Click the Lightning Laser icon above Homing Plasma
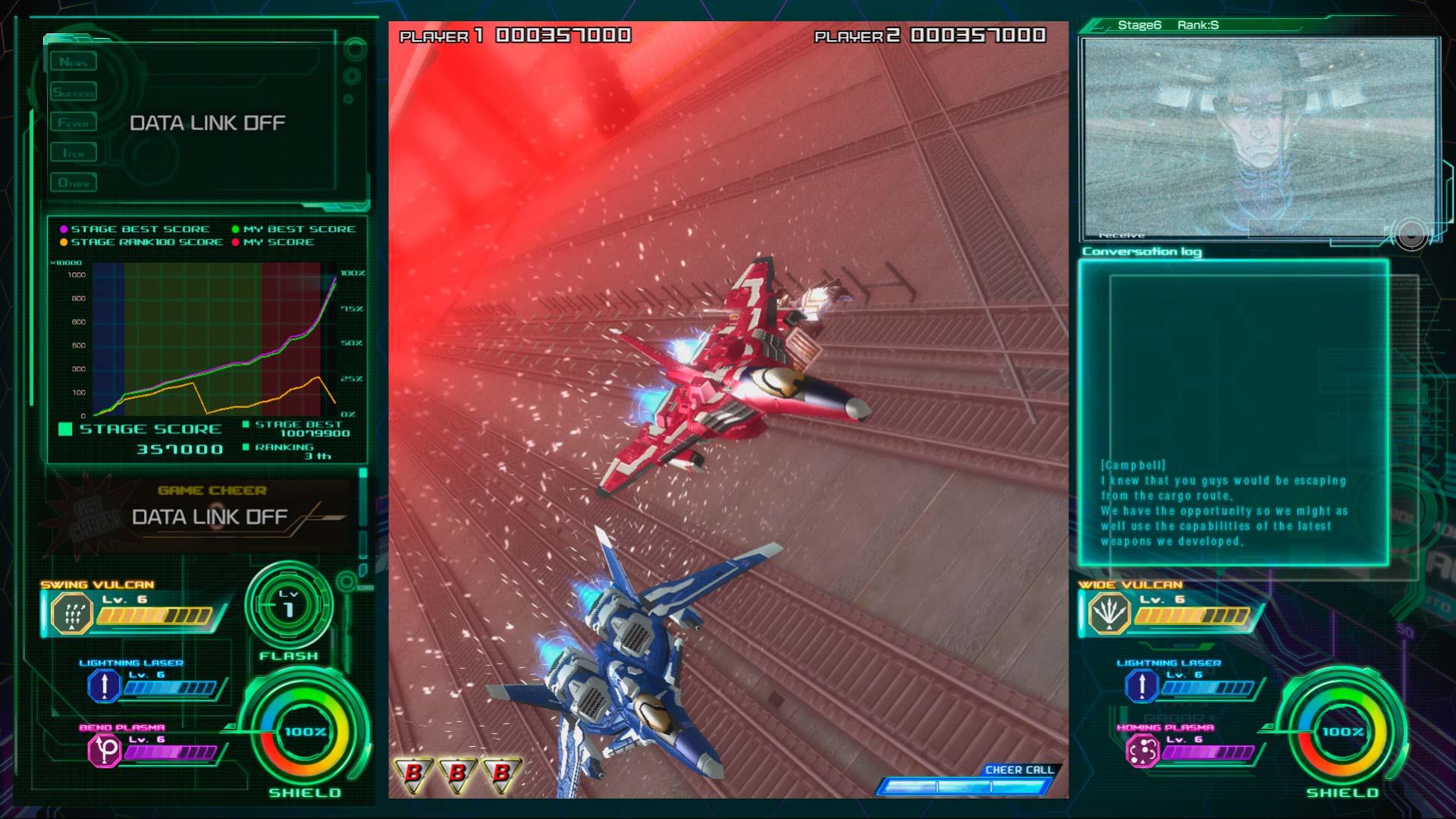The image size is (1456, 819). coord(1141,686)
